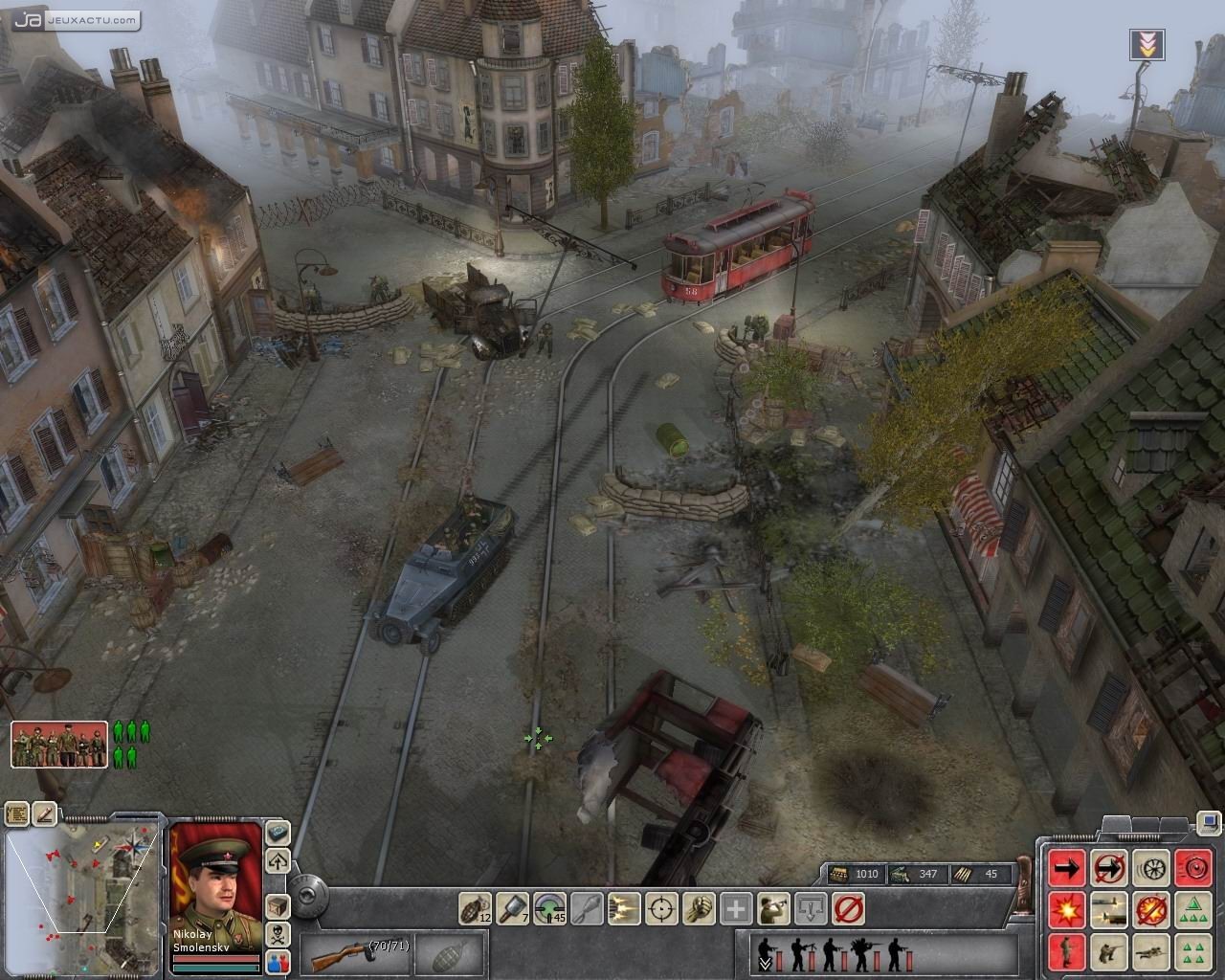
Task: Click on the minimap
Action: 81,885
